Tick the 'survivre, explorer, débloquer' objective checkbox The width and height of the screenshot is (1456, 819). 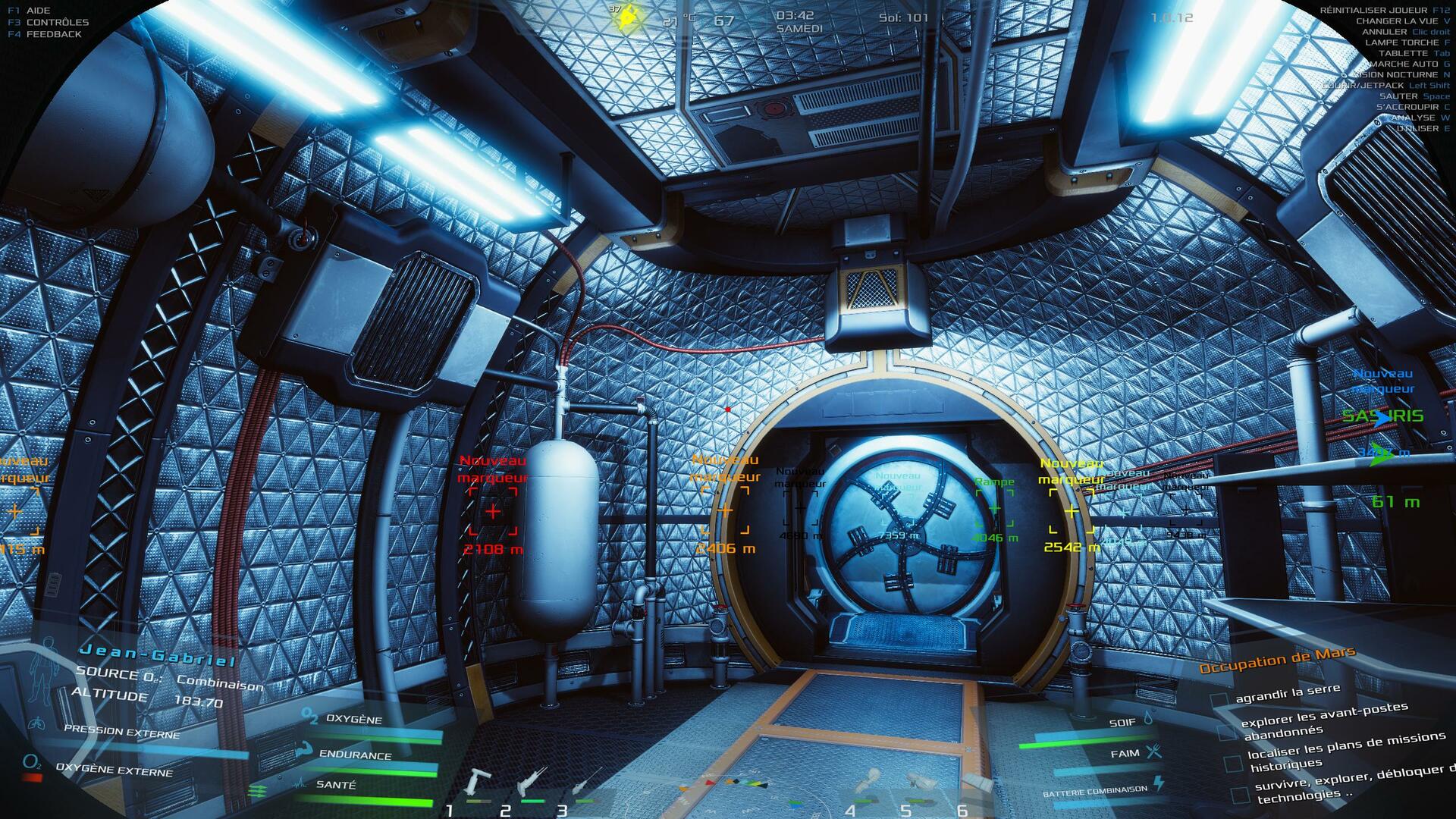(x=1240, y=795)
